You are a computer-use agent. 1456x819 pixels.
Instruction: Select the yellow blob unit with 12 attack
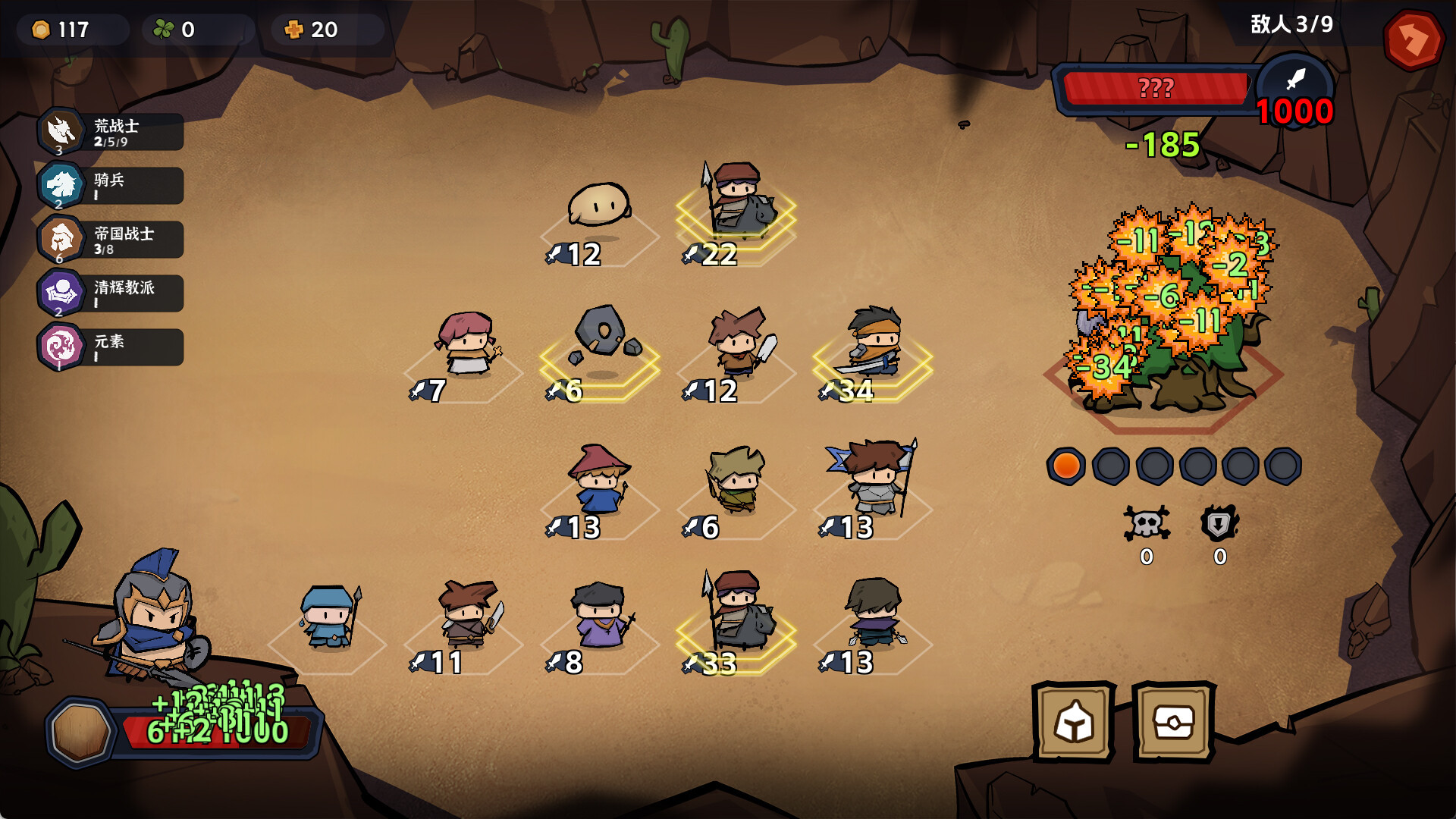[598, 206]
